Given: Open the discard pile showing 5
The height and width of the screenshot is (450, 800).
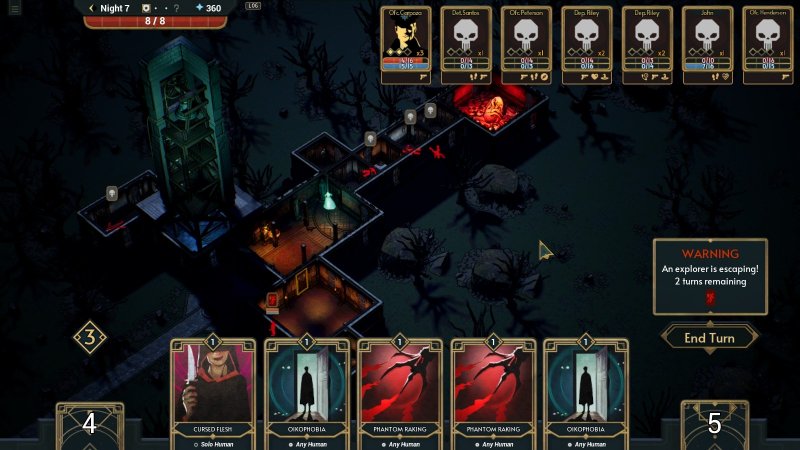Looking at the screenshot, I should pos(714,424).
